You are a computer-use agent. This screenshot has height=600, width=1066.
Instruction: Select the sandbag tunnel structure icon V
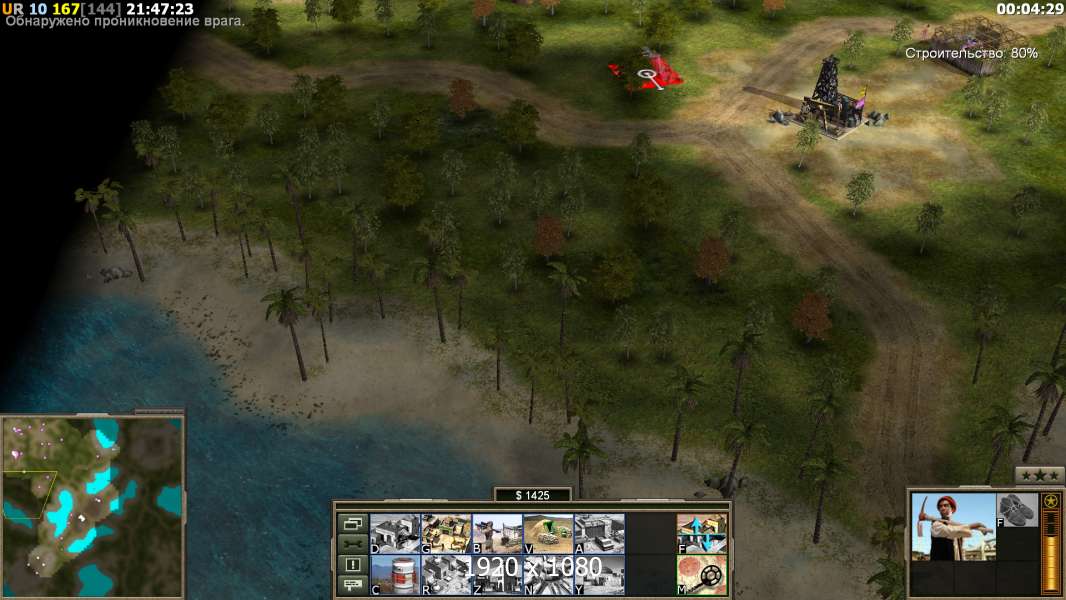548,534
